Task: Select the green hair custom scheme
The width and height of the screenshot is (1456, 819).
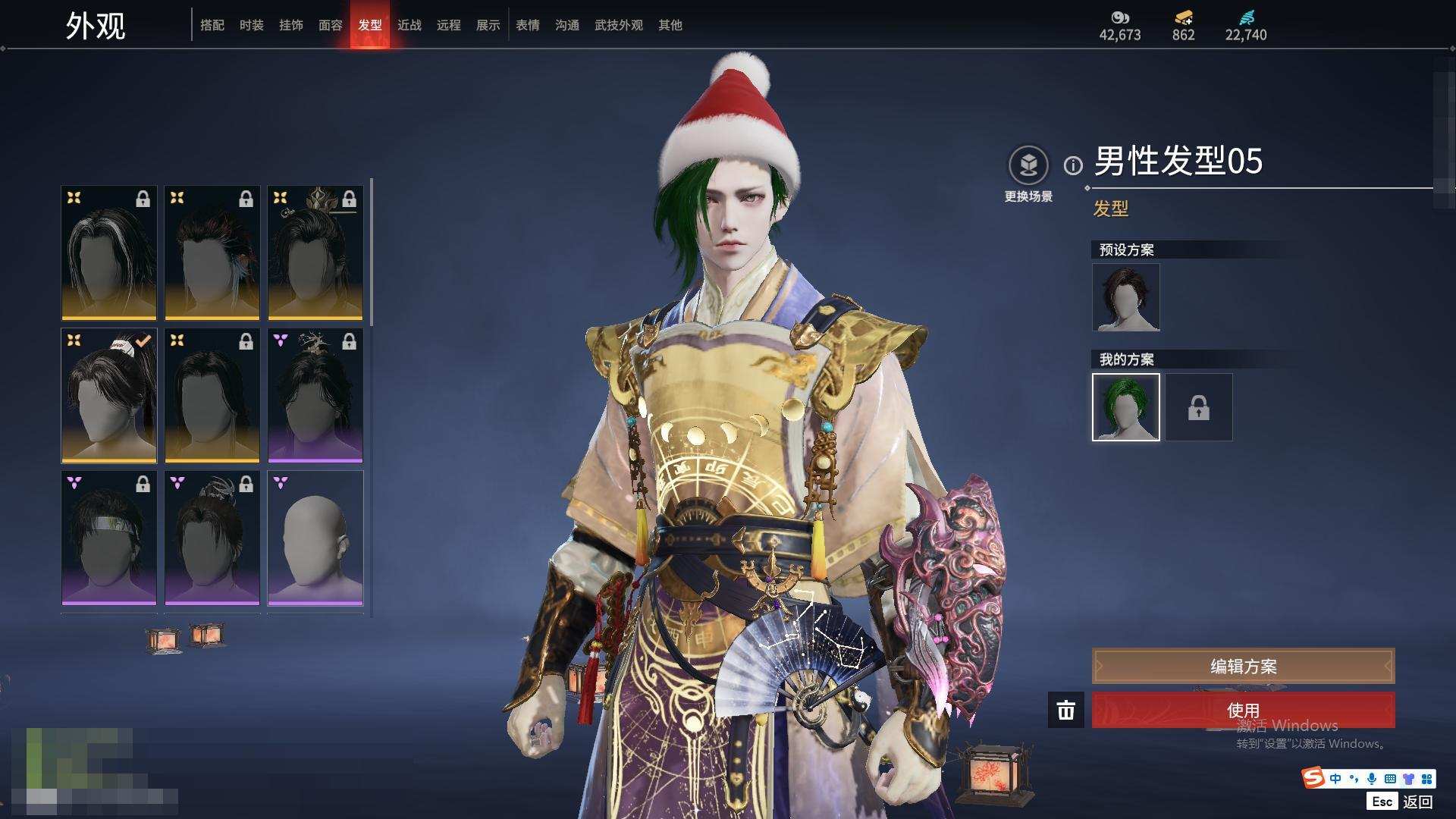Action: click(1125, 407)
